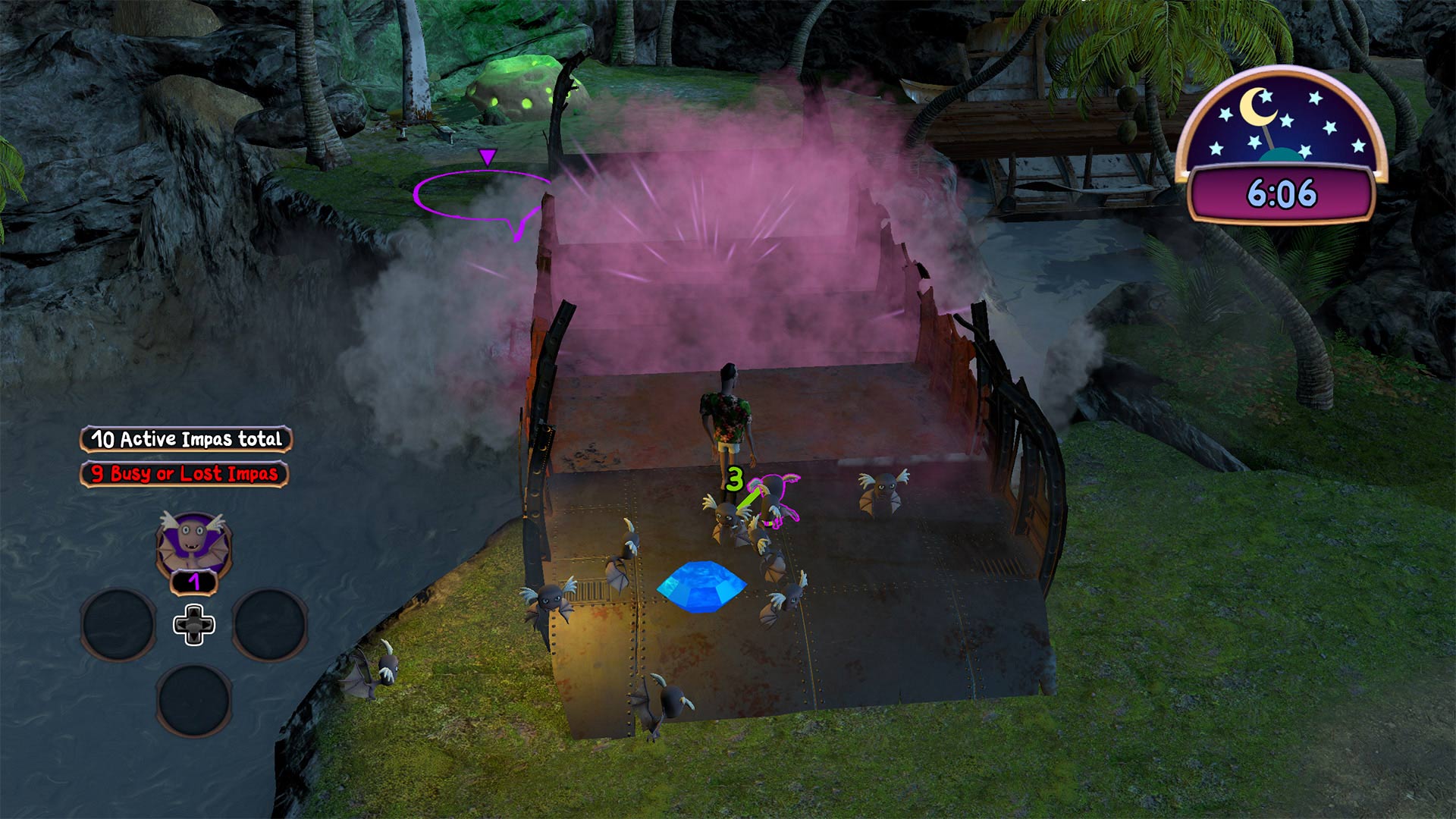Click the d-pad down arrow
Image resolution: width=1456 pixels, height=819 pixels.
click(193, 638)
